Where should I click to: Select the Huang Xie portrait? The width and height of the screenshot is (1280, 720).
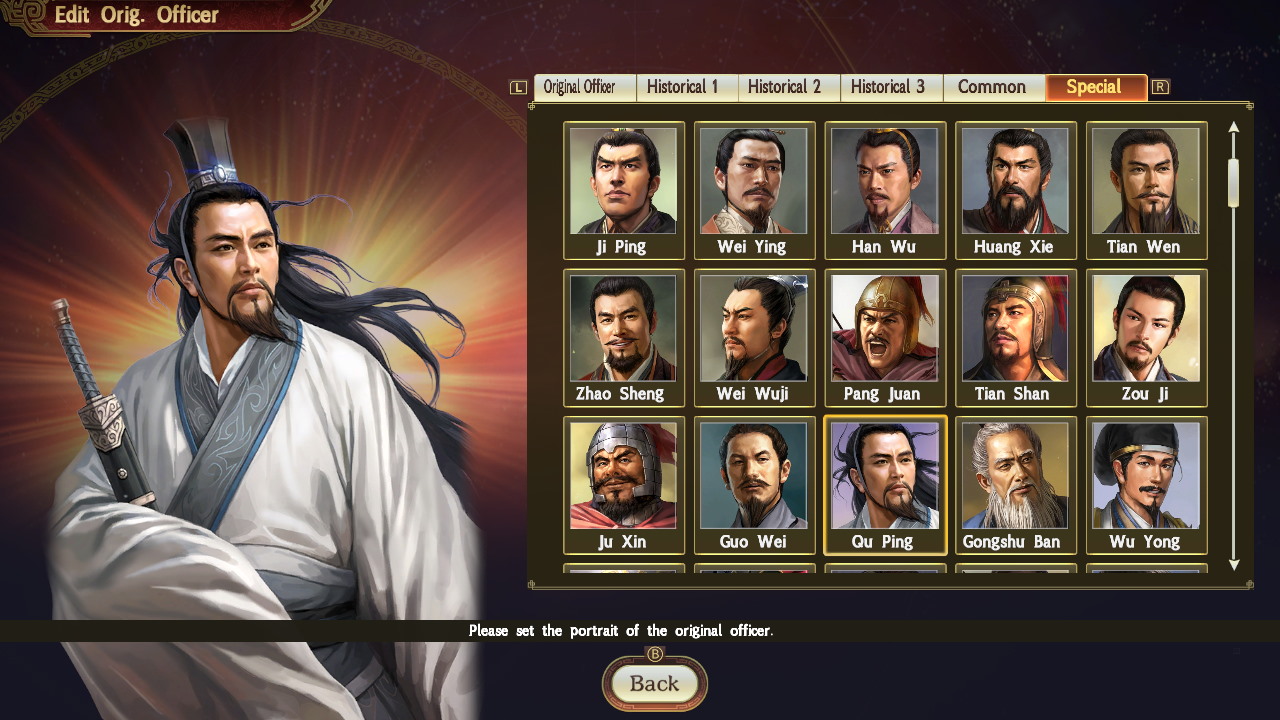pos(1016,189)
